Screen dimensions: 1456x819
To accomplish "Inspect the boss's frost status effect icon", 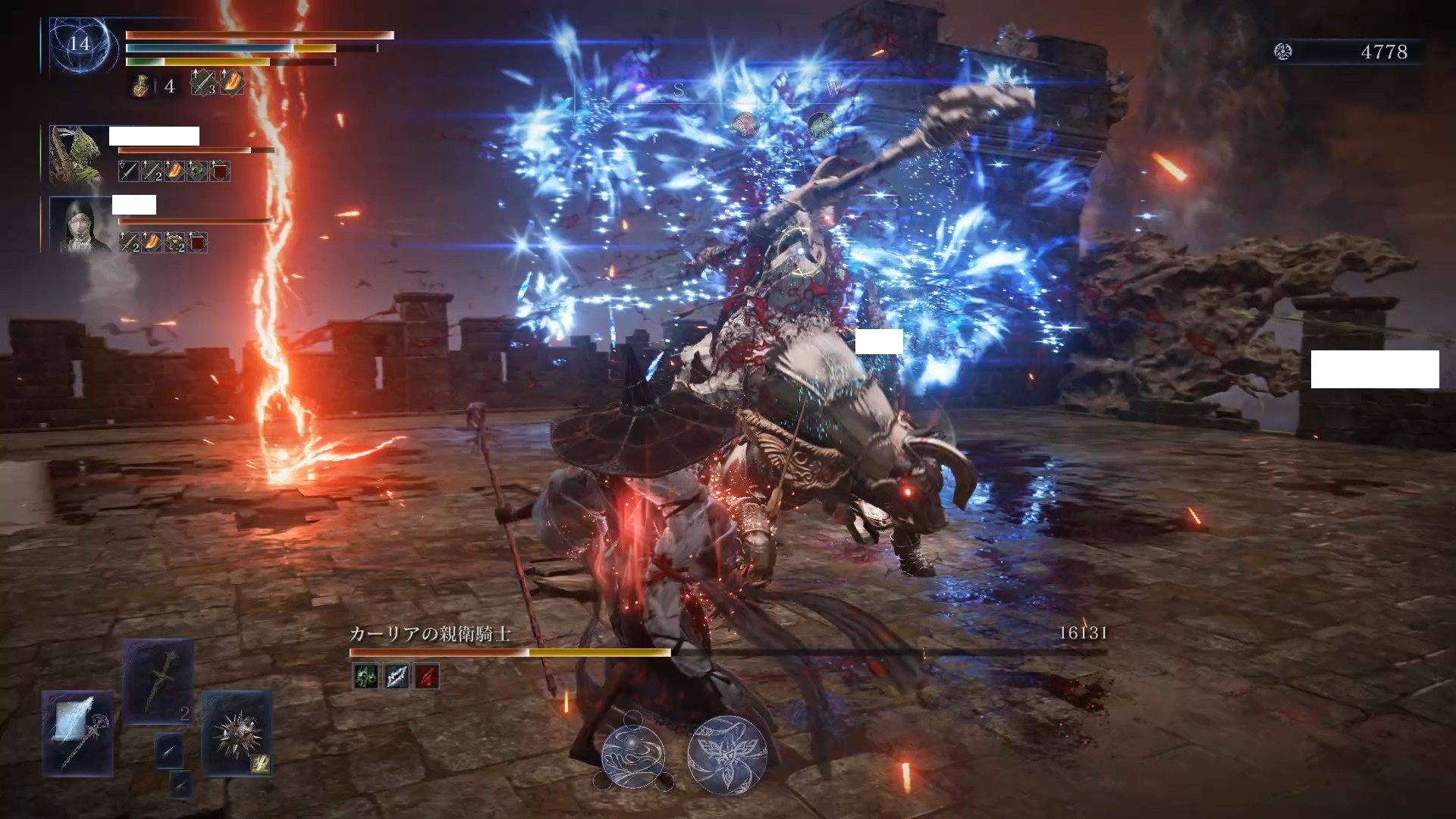I will pyautogui.click(x=397, y=676).
